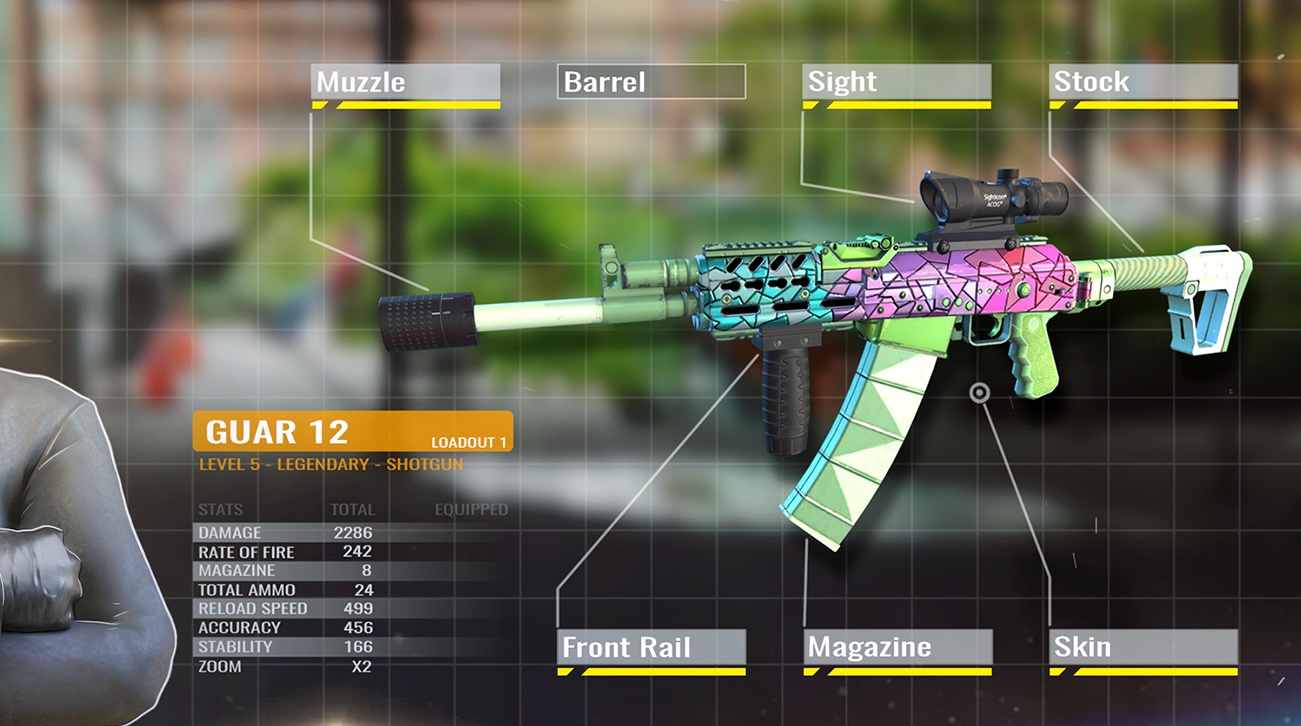Switch to LOADOUT 1
This screenshot has width=1301, height=726.
pyautogui.click(x=469, y=438)
